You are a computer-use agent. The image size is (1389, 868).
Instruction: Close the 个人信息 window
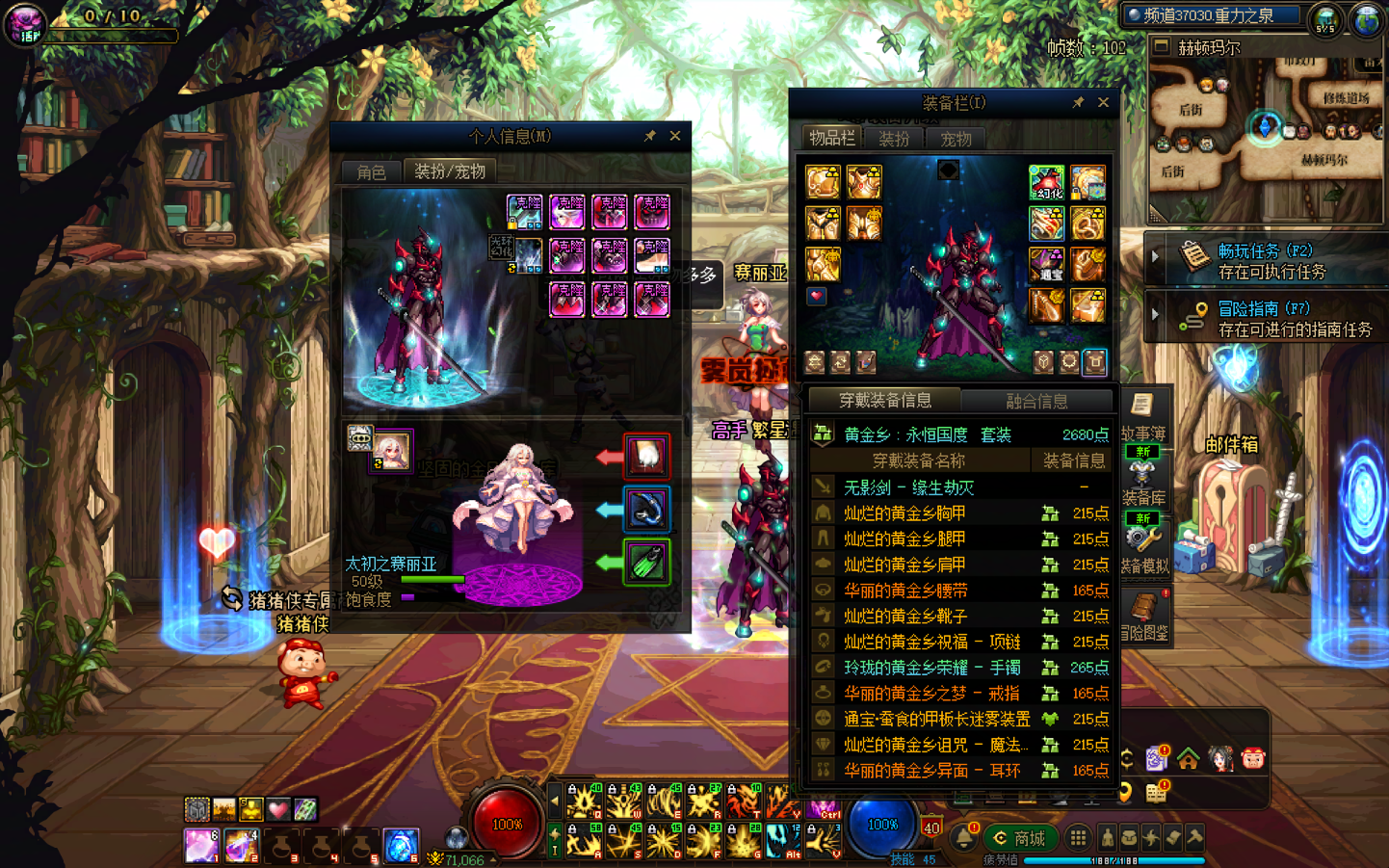pyautogui.click(x=675, y=136)
